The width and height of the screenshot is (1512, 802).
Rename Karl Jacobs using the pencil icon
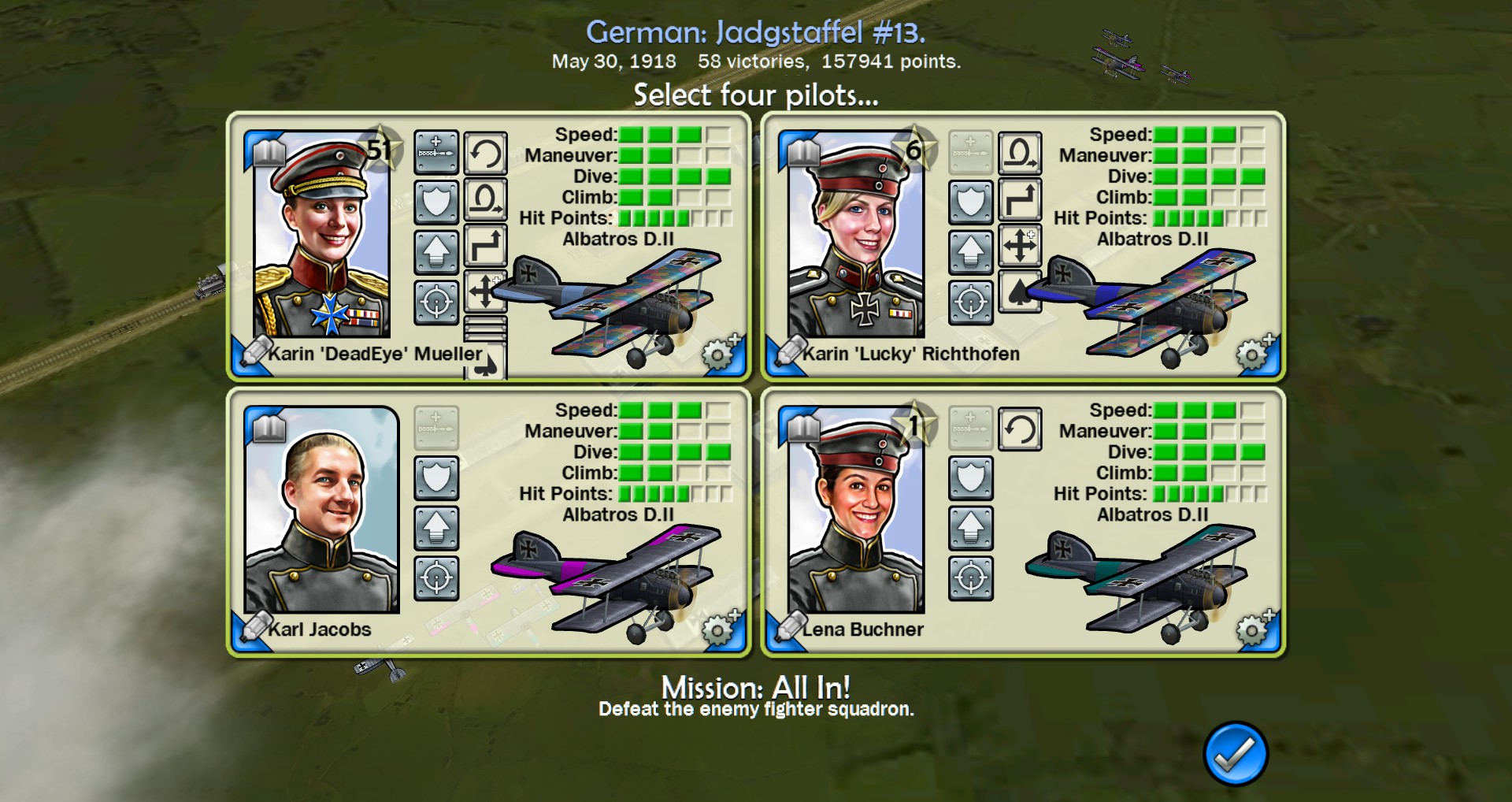(254, 628)
